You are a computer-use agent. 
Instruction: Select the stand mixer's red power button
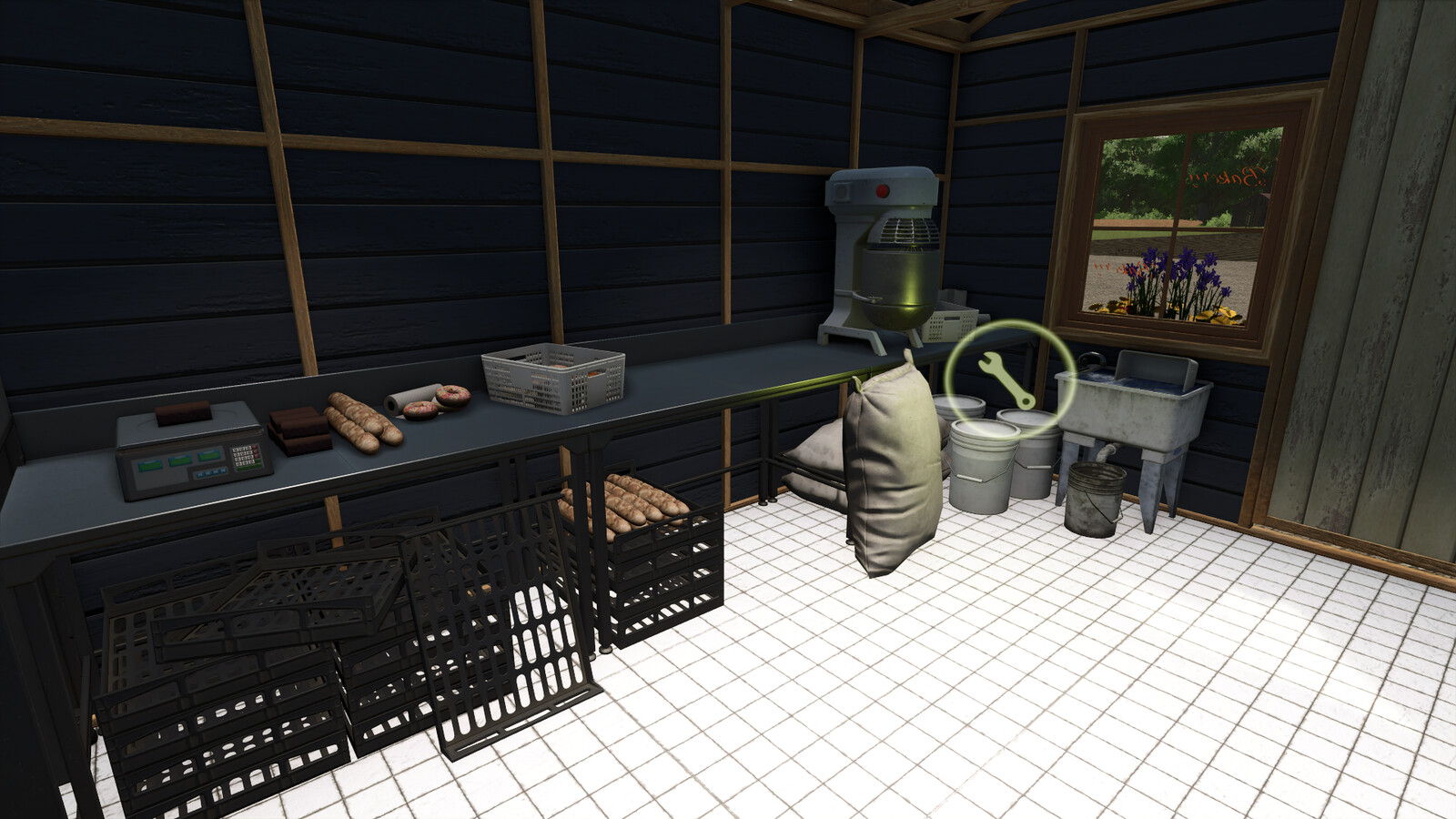point(884,191)
